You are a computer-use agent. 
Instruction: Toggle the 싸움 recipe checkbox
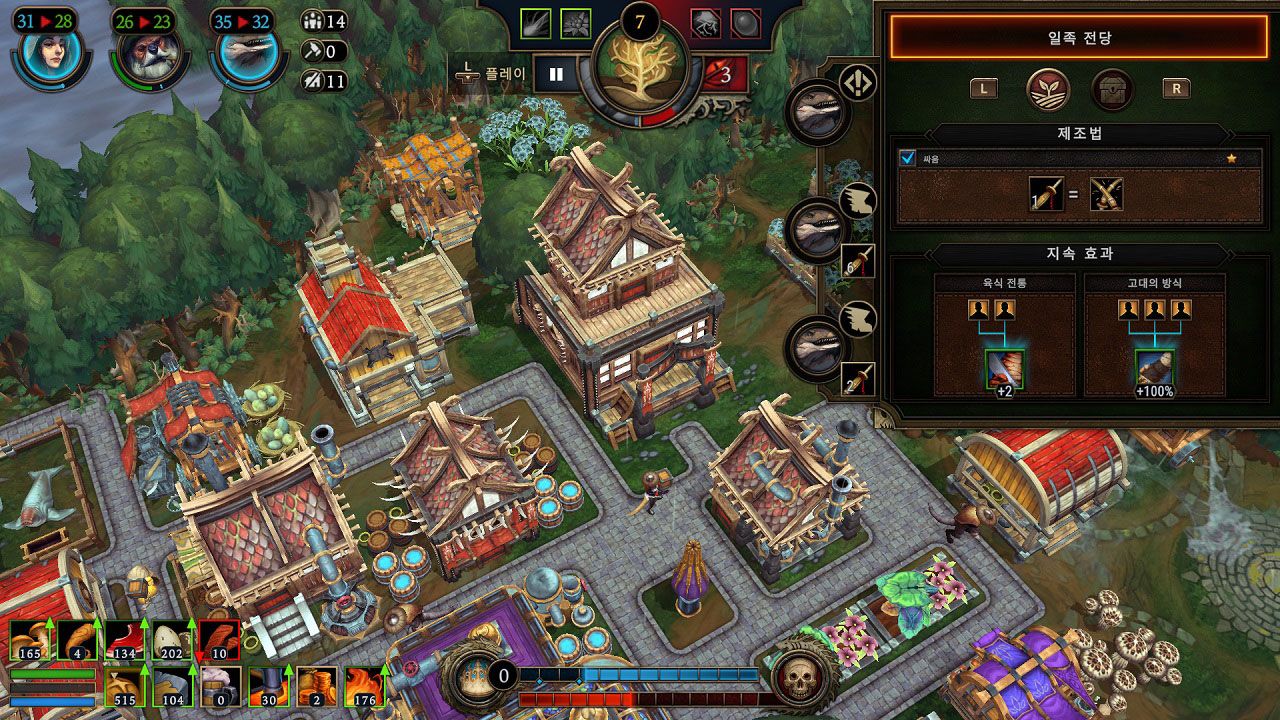[x=908, y=158]
